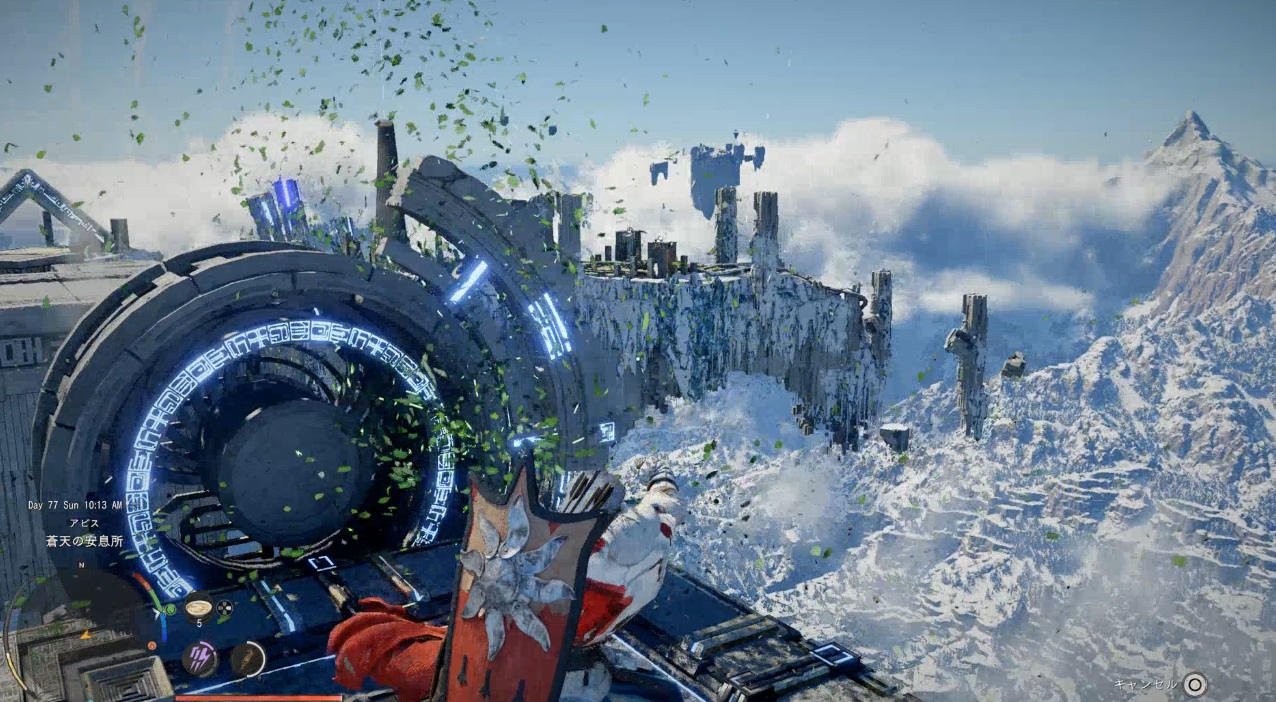
Task: Select the soup bowl consumable item
Action: tap(198, 606)
